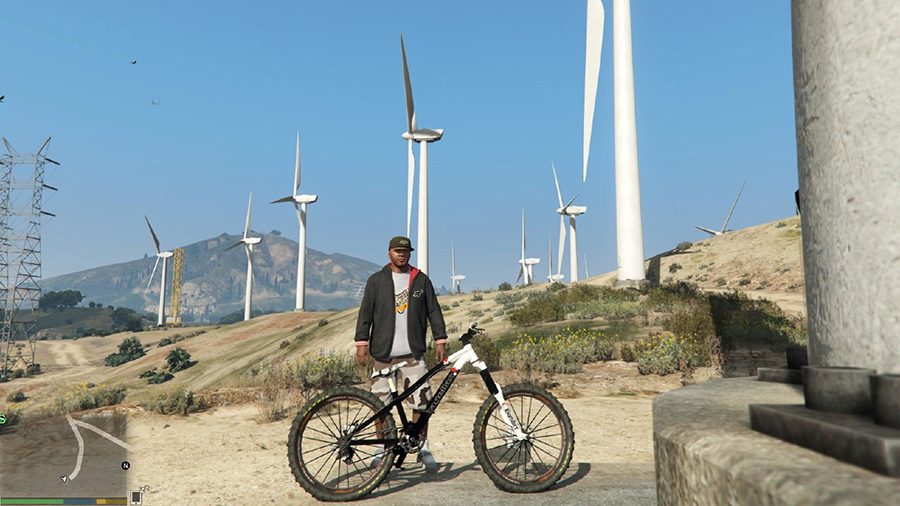Select the north compass marker on minimap
The image size is (900, 506).
click(125, 466)
